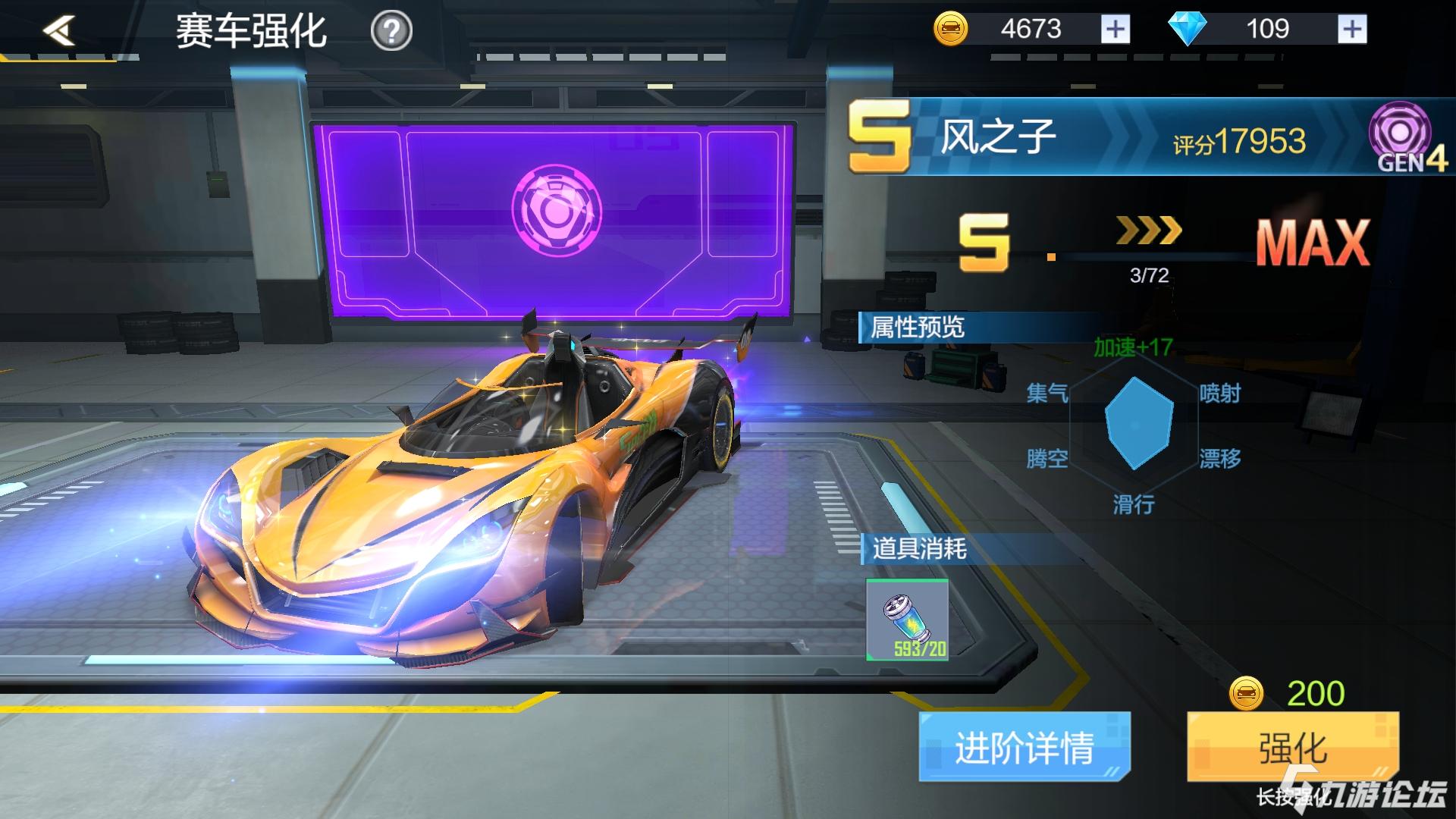Screen dimensions: 1456x819
Task: Open the help question mark
Action: point(391,31)
